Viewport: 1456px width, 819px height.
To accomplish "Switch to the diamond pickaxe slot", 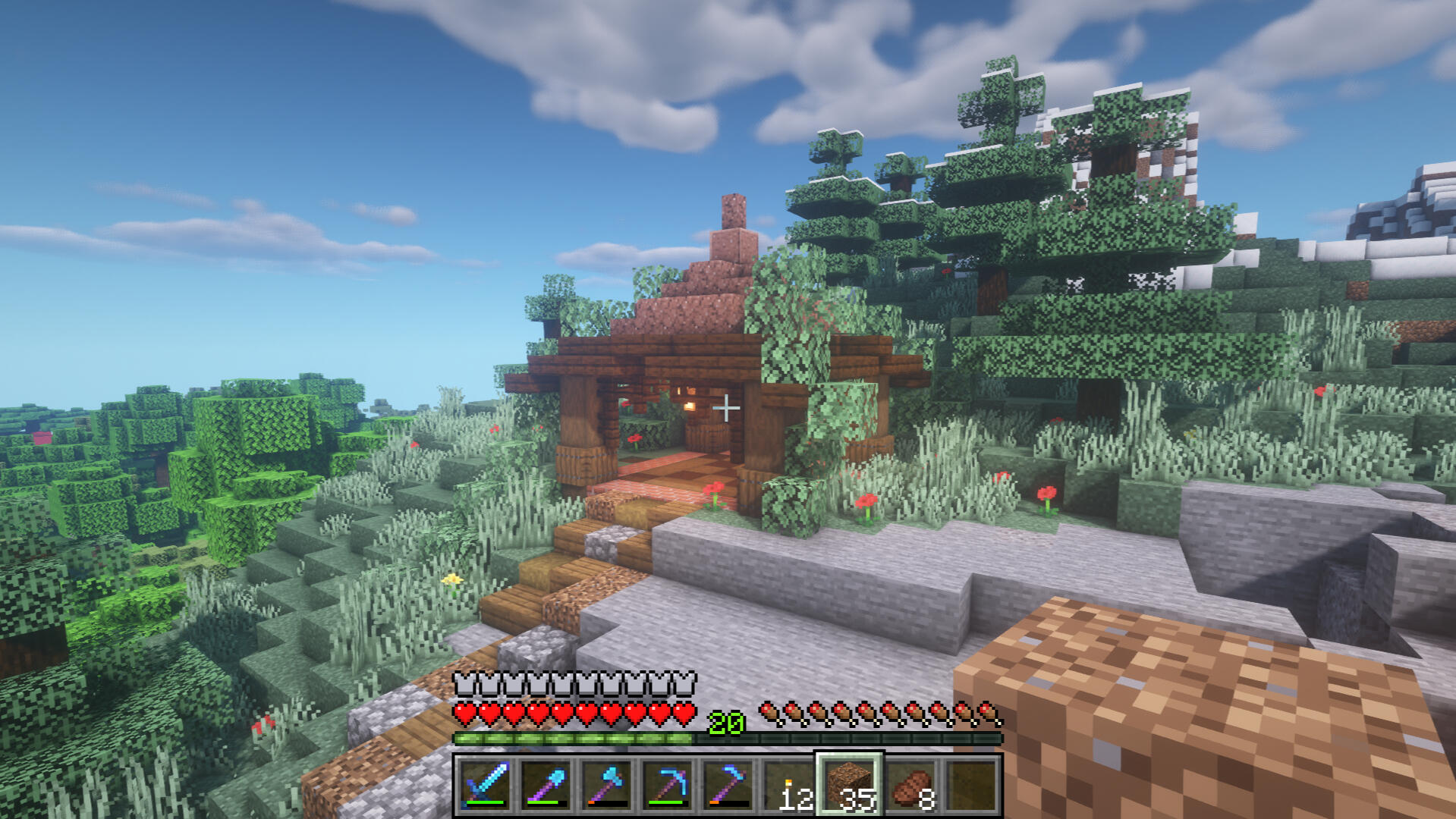I will (667, 785).
